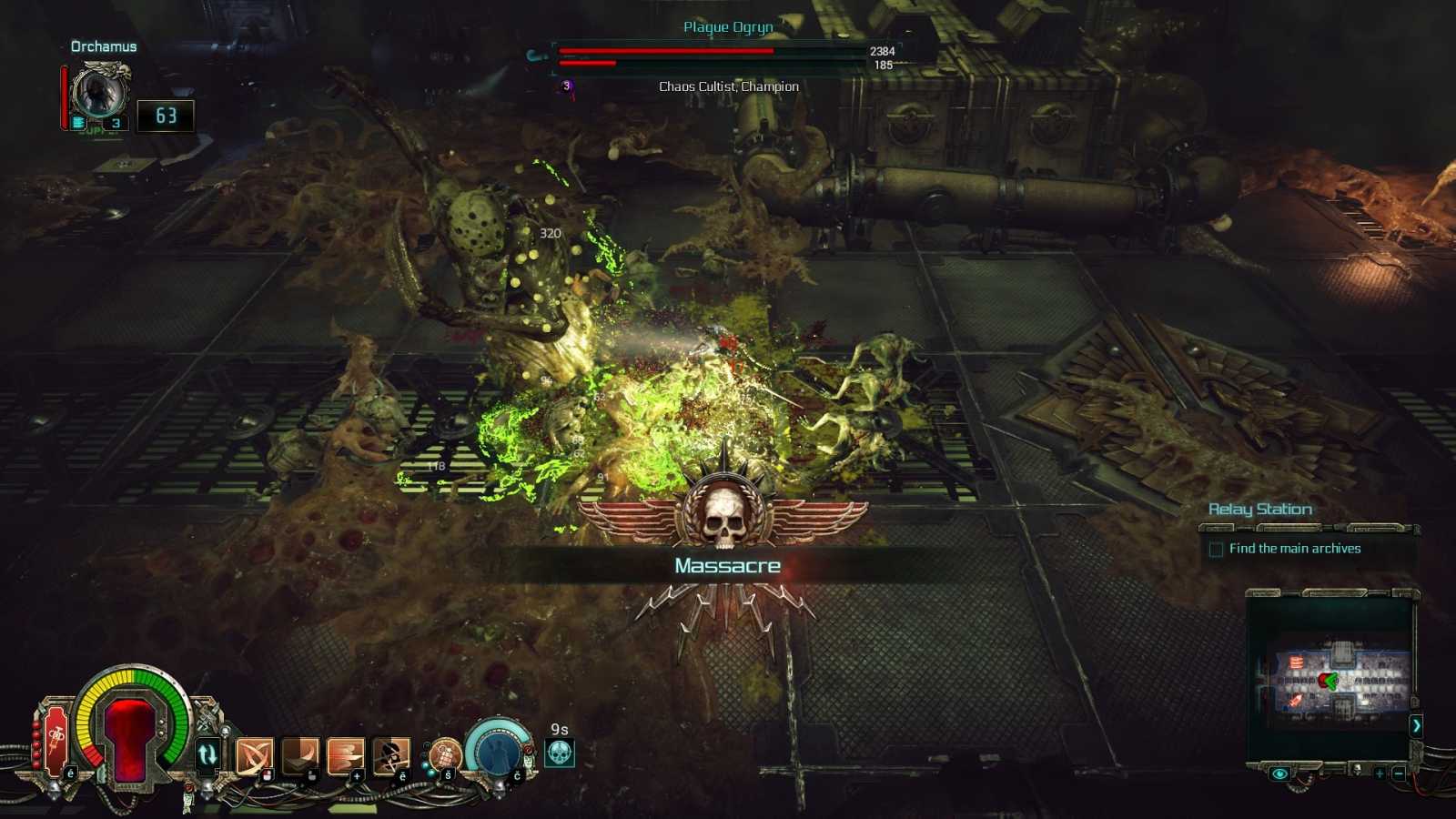Activate the skull and blade skill

coord(391,754)
